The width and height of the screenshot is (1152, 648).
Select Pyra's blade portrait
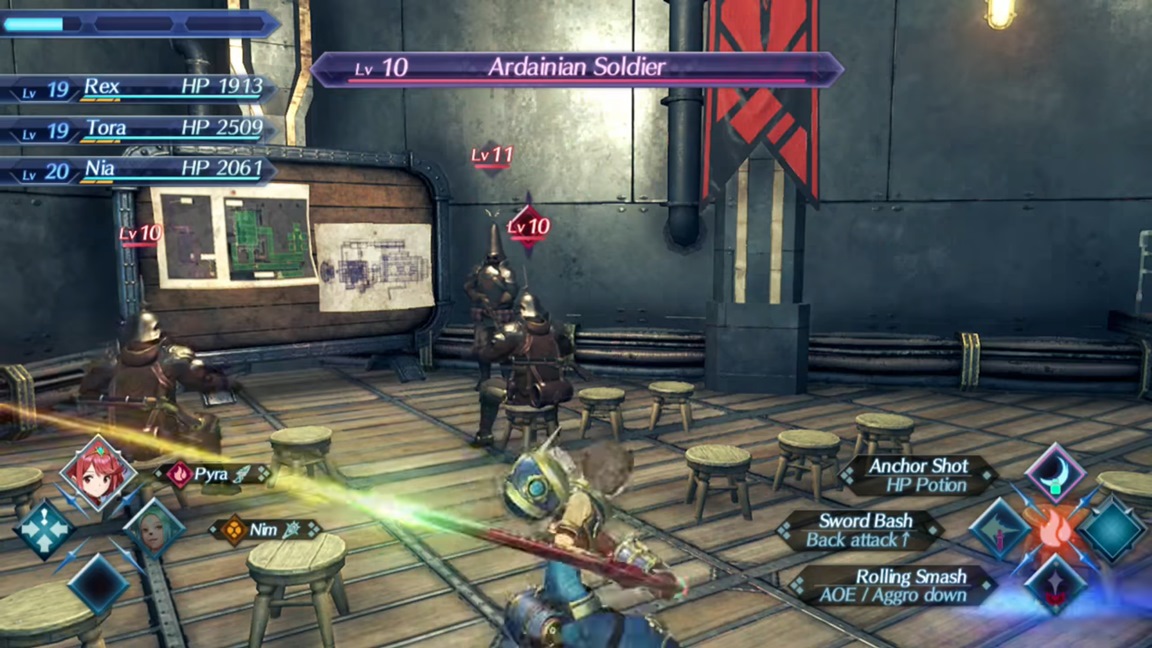[x=97, y=472]
